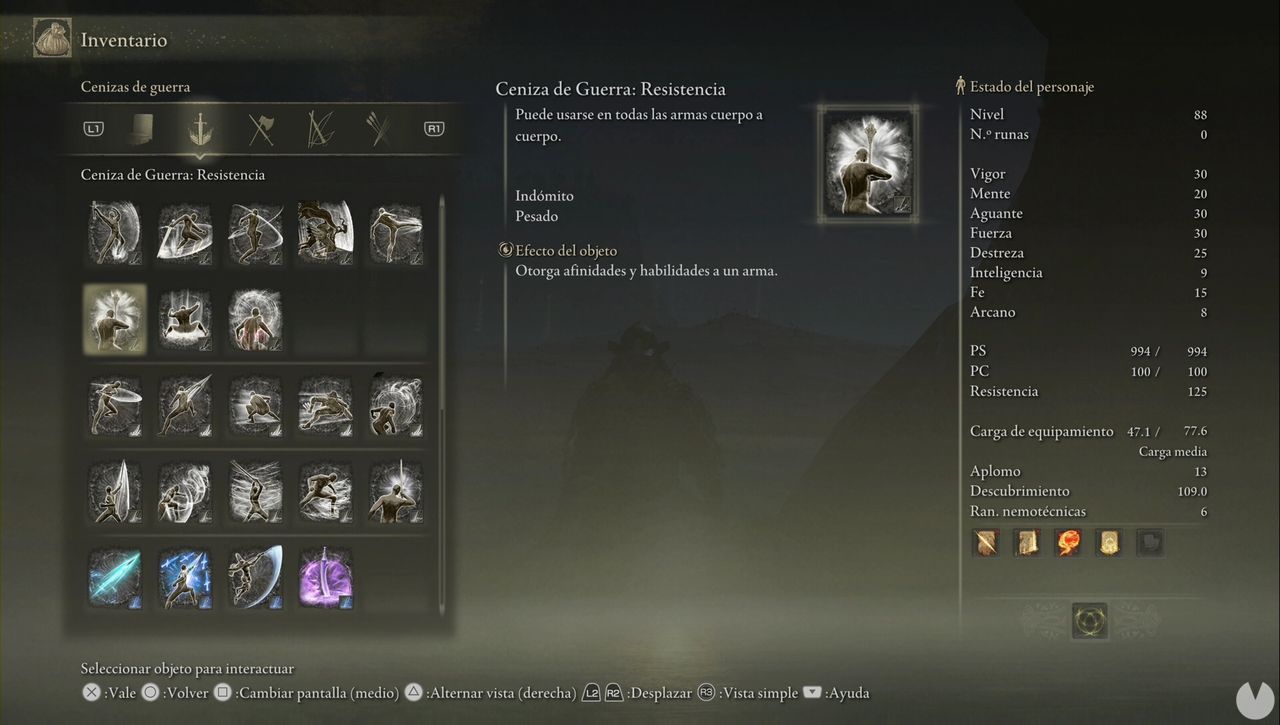Screen dimensions: 1280x725
Task: Select the blue lightning strike ash
Action: pos(185,577)
